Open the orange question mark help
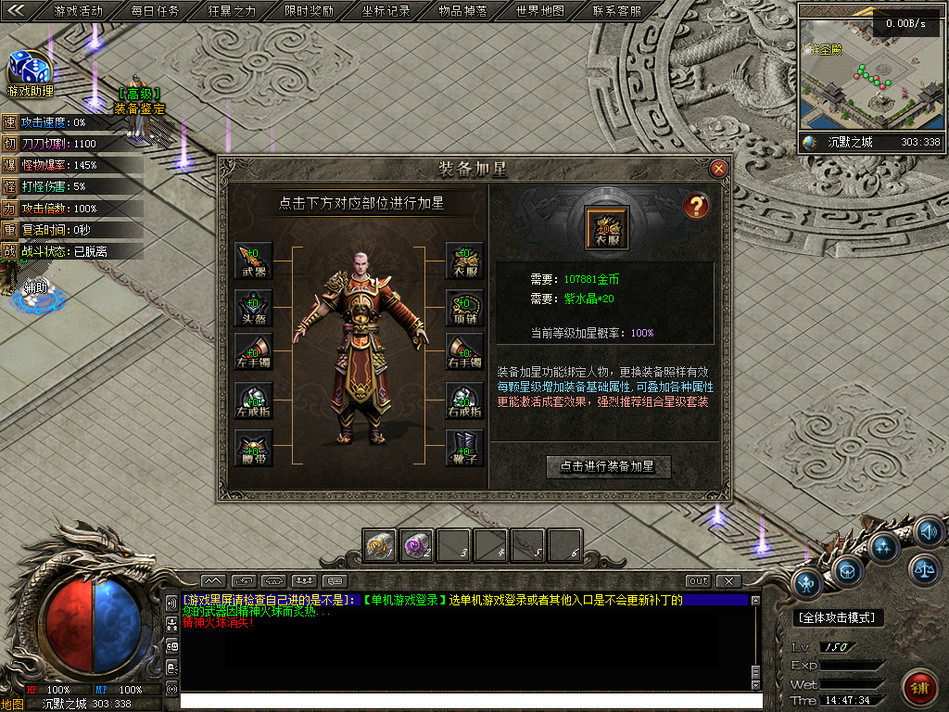Image resolution: width=949 pixels, height=712 pixels. (x=696, y=207)
